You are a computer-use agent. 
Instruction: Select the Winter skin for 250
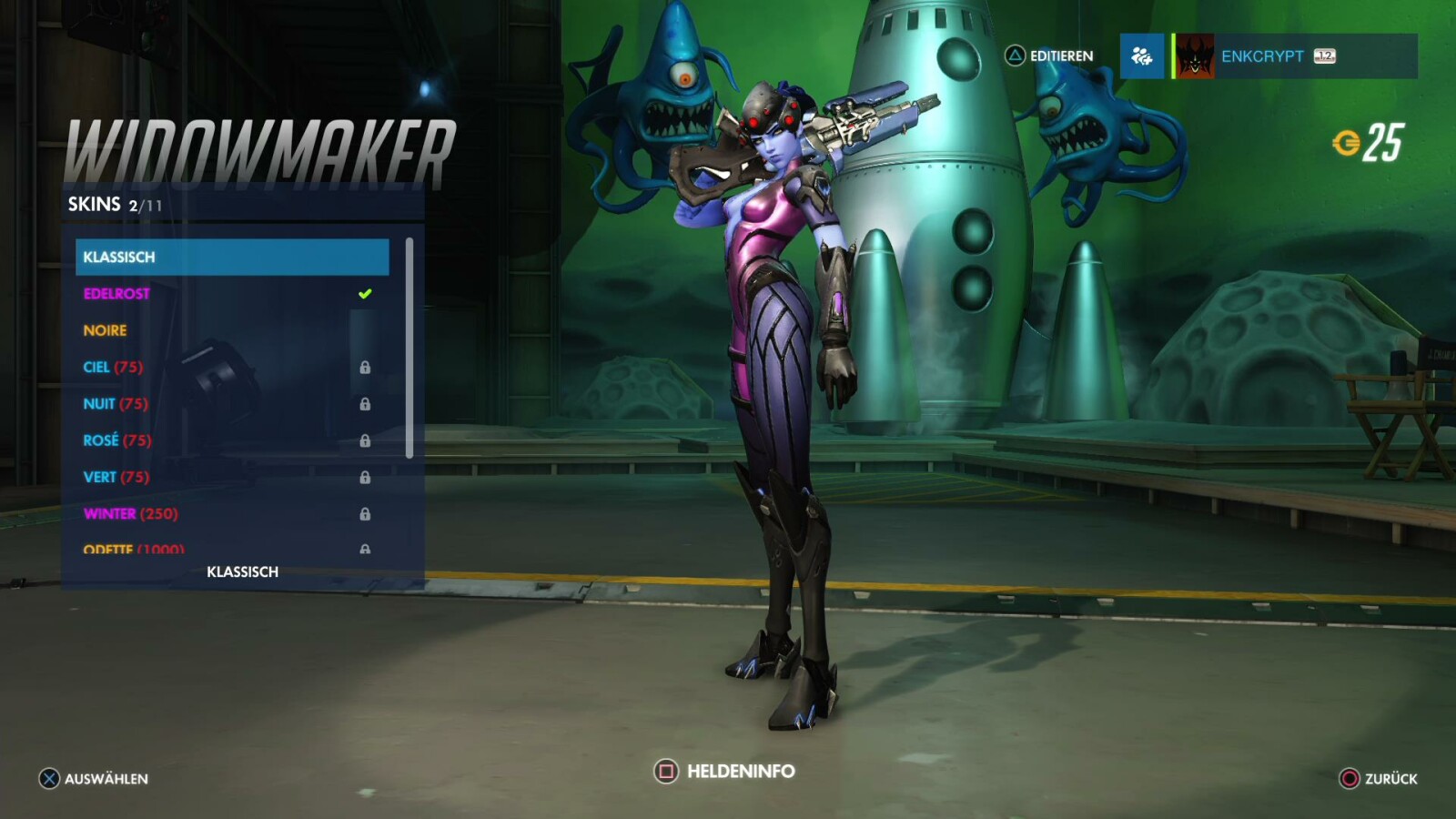click(x=232, y=514)
